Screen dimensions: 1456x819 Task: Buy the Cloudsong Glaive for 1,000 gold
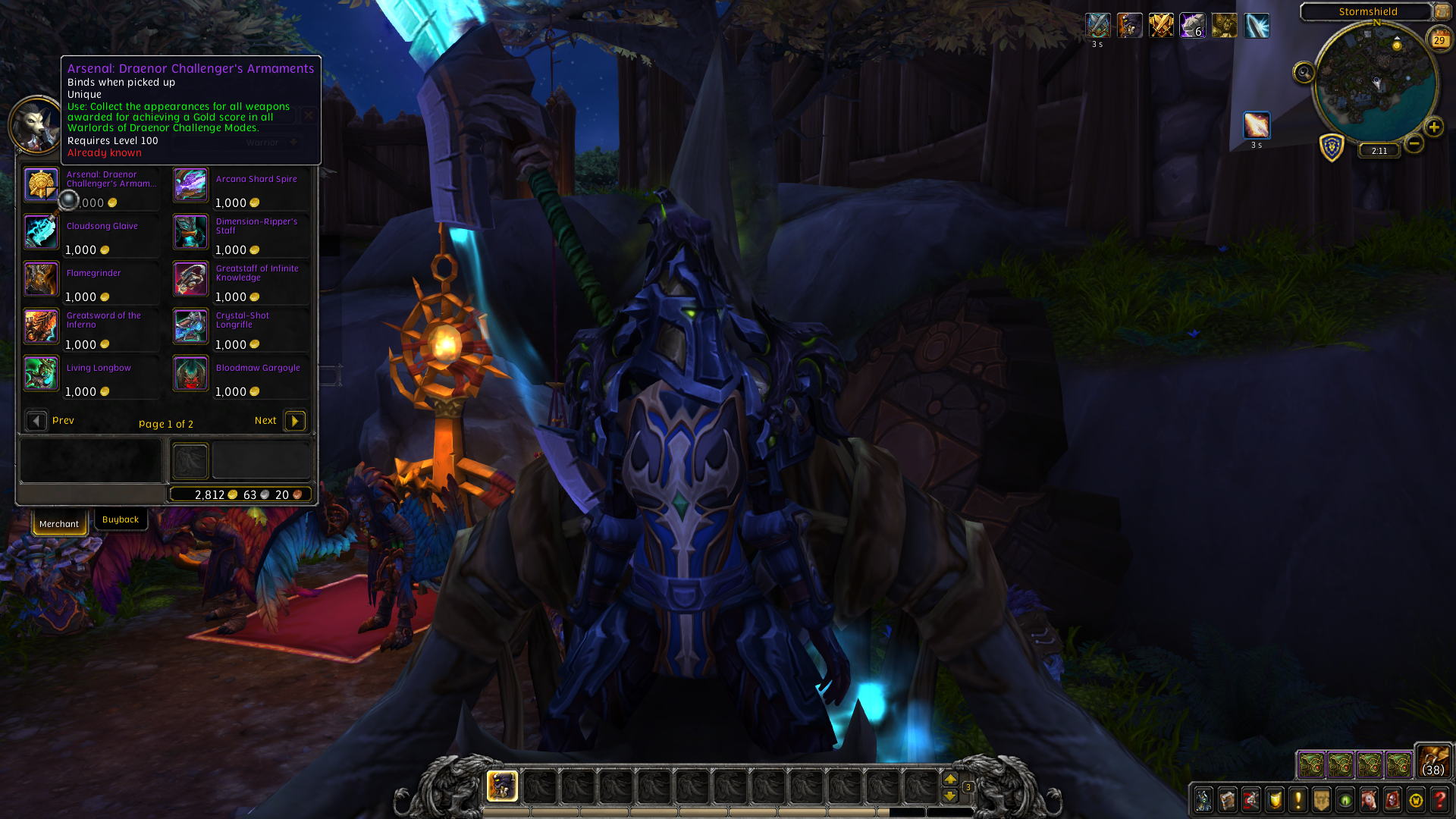point(41,232)
